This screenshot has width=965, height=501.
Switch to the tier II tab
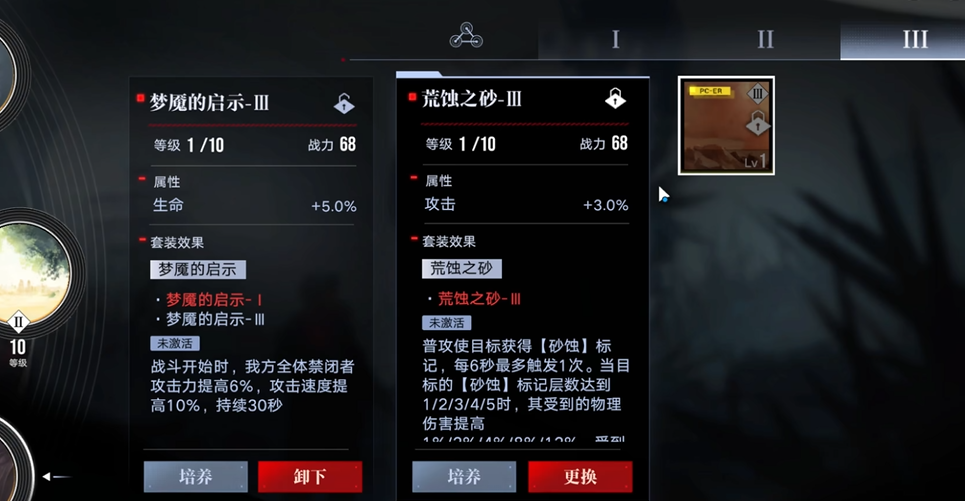pos(765,40)
